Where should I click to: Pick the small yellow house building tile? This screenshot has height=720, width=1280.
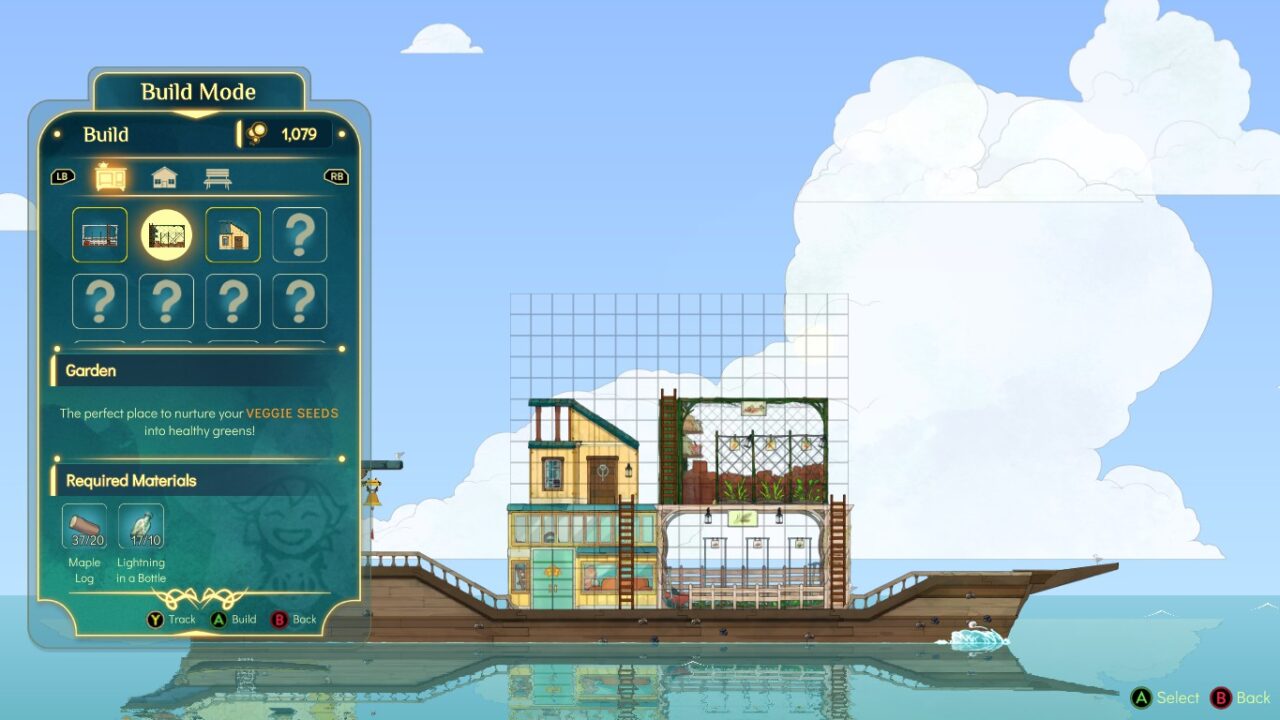point(233,235)
